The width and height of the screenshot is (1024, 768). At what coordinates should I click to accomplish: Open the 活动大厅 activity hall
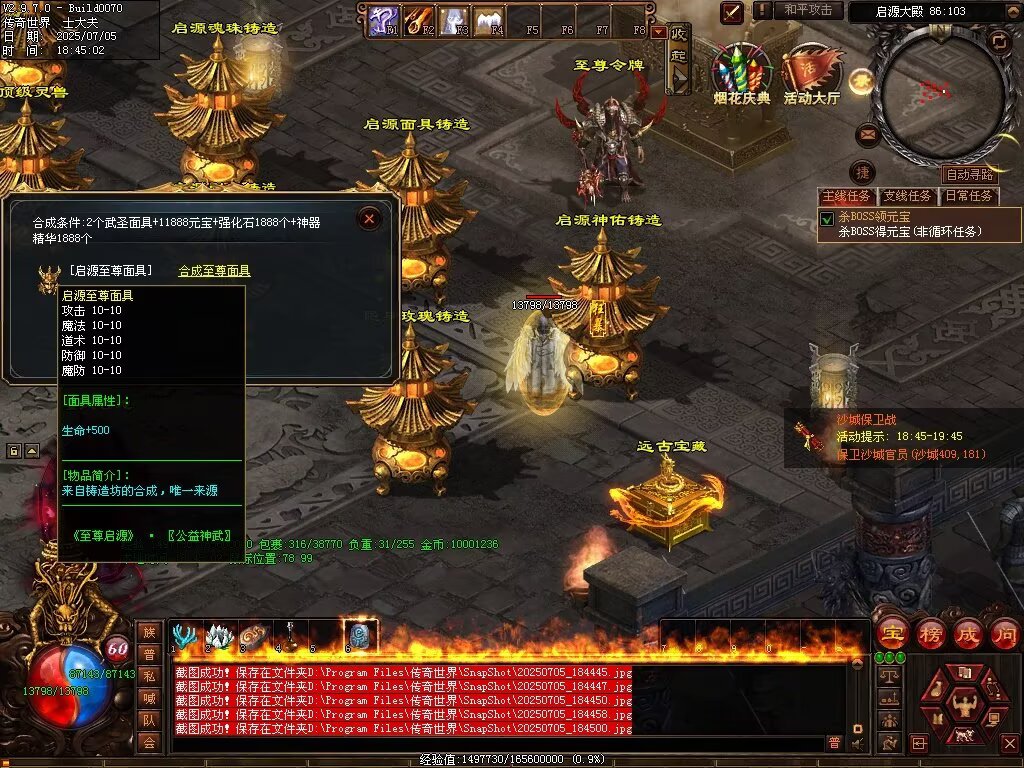pyautogui.click(x=811, y=70)
